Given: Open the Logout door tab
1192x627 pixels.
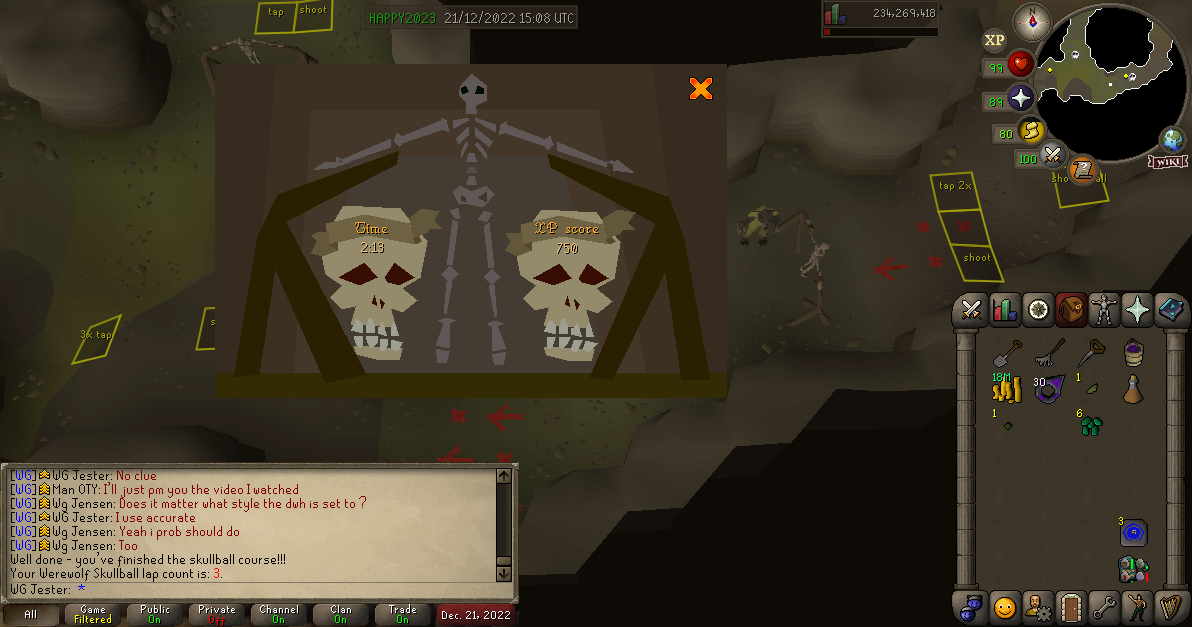Looking at the screenshot, I should (1071, 606).
